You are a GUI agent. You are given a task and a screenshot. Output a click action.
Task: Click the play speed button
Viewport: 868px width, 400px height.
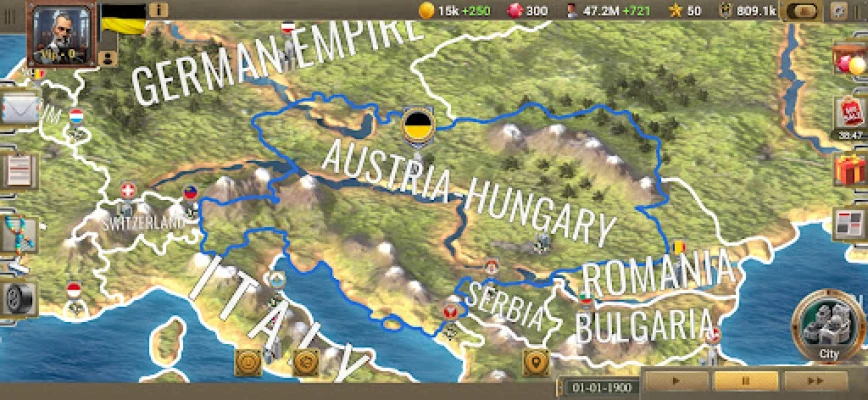click(677, 381)
